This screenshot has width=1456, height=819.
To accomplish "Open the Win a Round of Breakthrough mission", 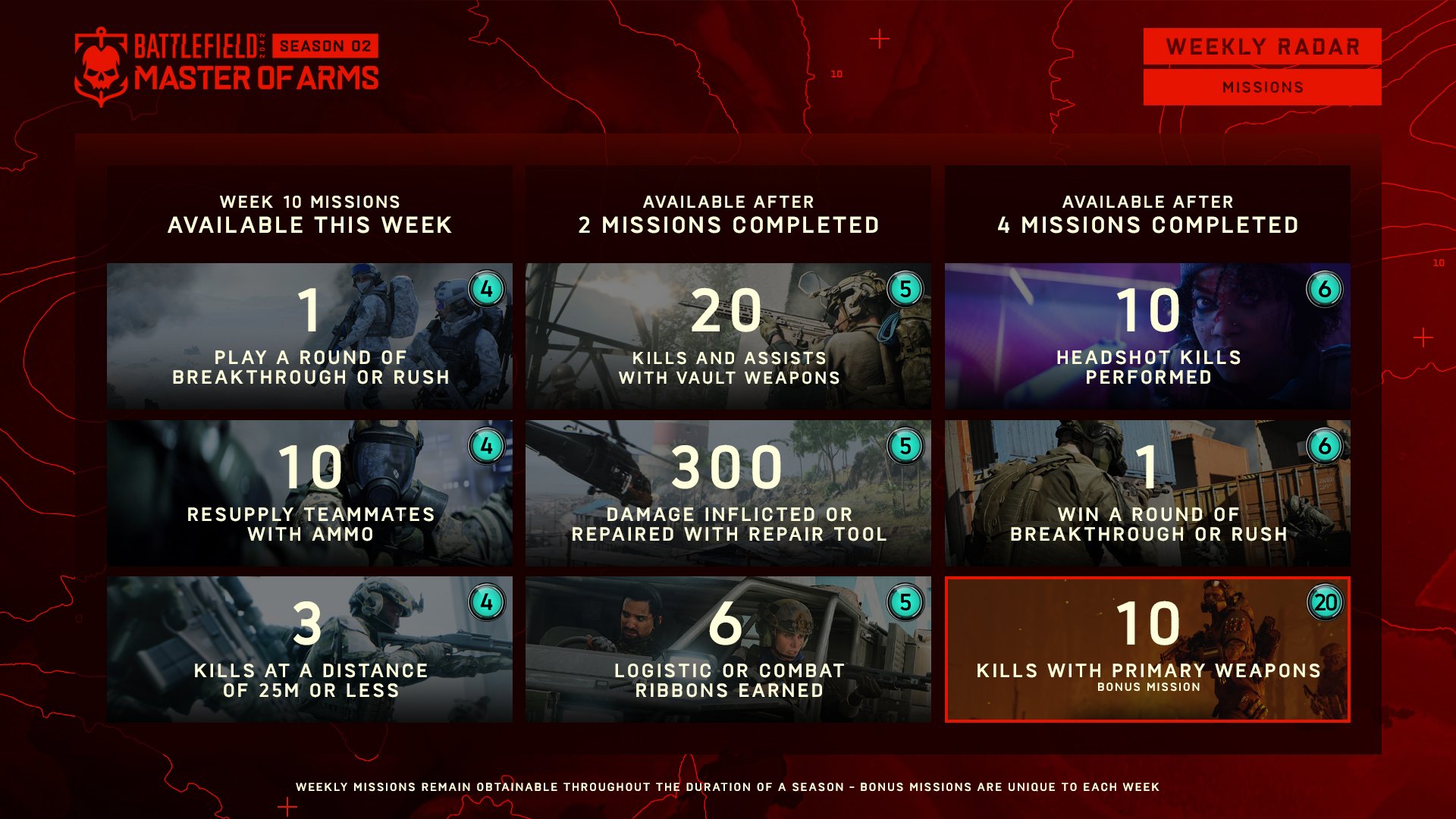I will [1147, 493].
